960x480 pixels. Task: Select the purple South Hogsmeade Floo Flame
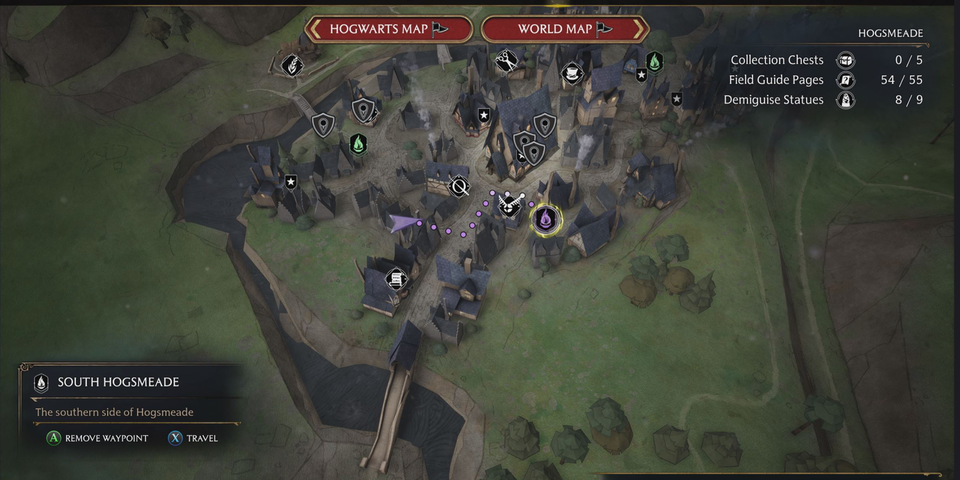(x=546, y=218)
